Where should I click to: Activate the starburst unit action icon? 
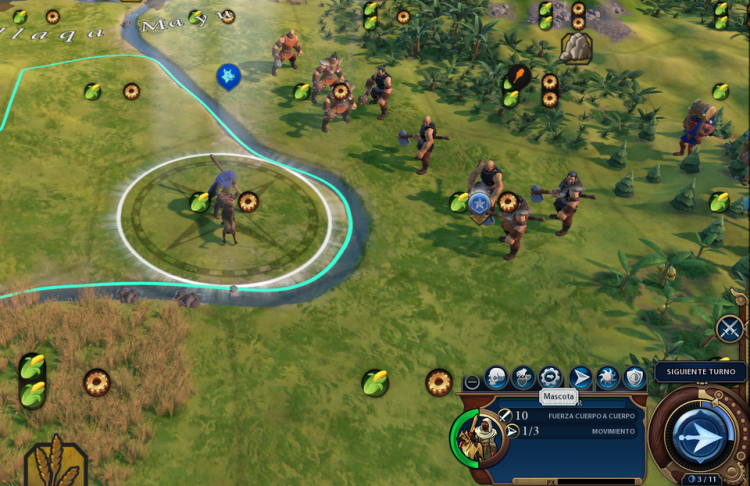point(607,378)
